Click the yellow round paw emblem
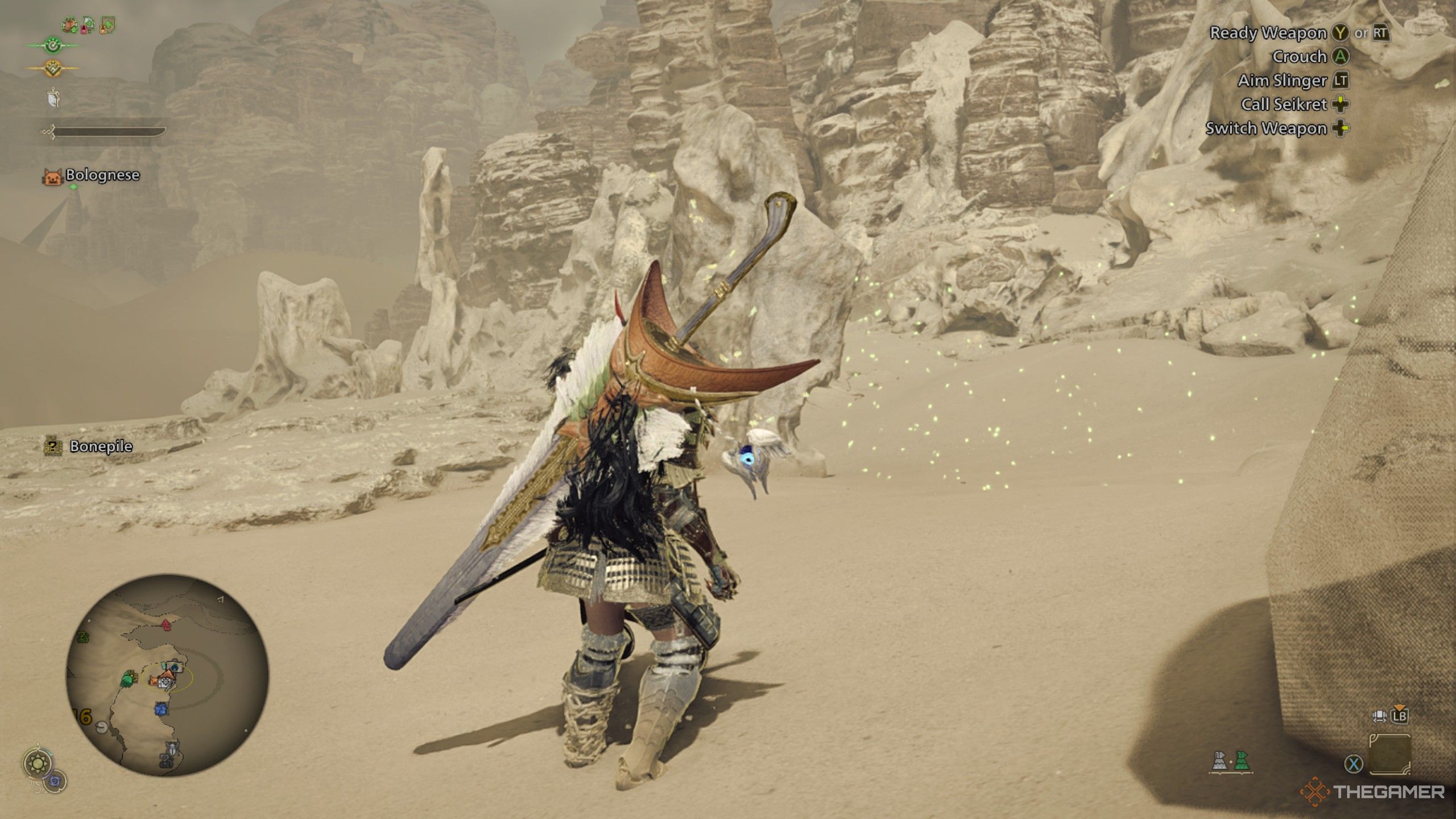Viewport: 1456px width, 819px height. coord(52,68)
